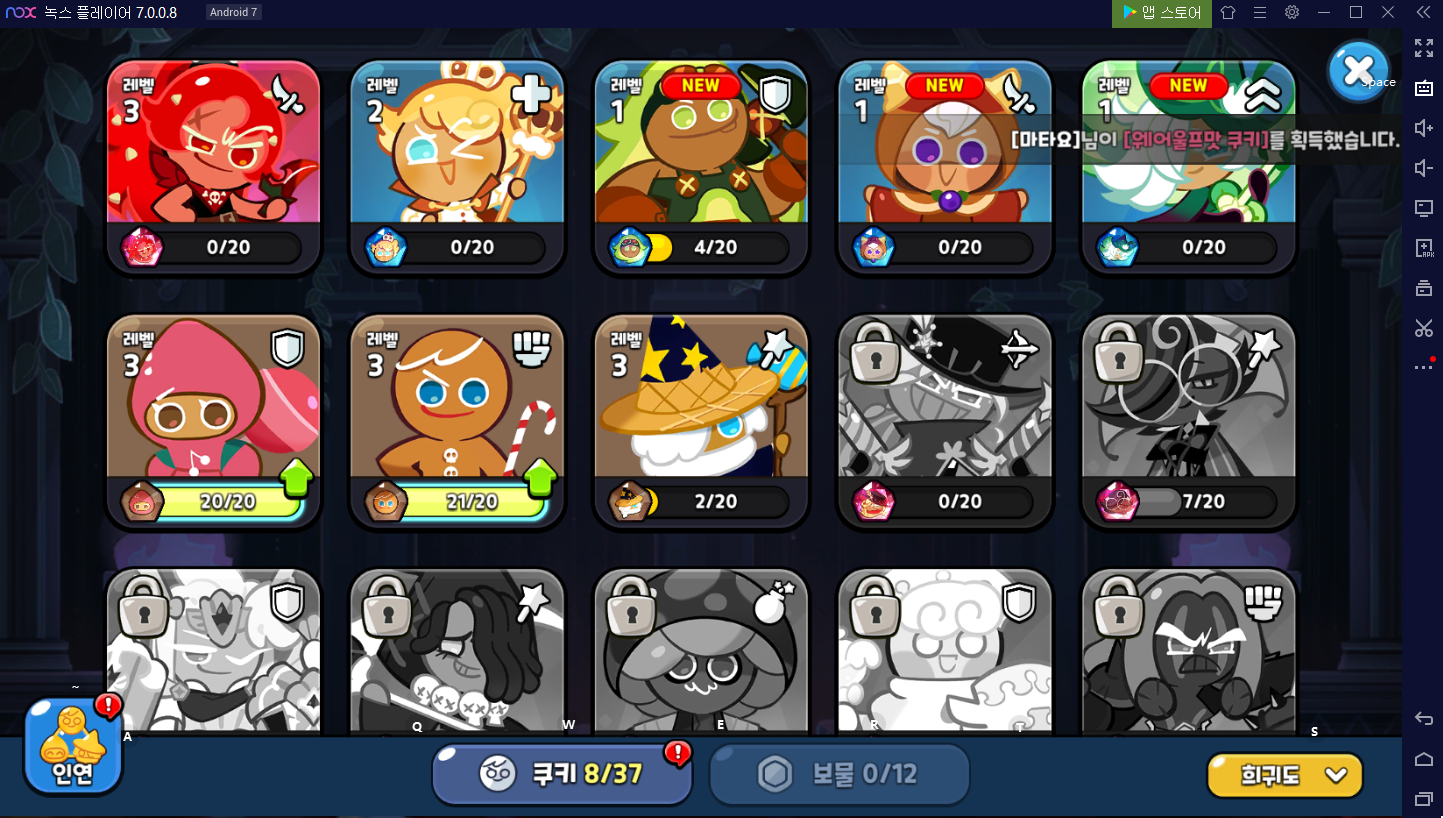The image size is (1443, 818).
Task: Choose the locked cookie showing 7/20
Action: coord(1189,420)
